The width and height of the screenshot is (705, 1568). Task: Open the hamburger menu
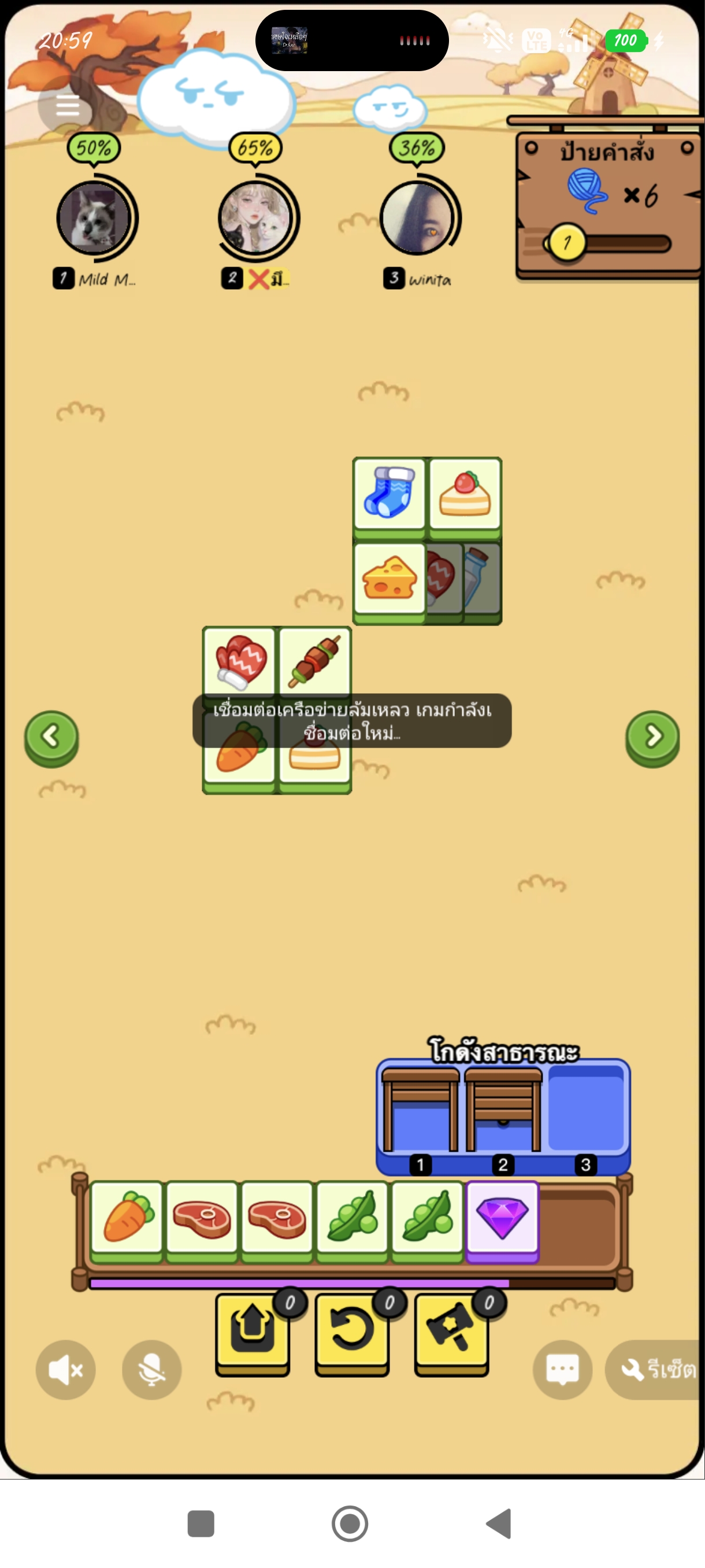coord(67,106)
